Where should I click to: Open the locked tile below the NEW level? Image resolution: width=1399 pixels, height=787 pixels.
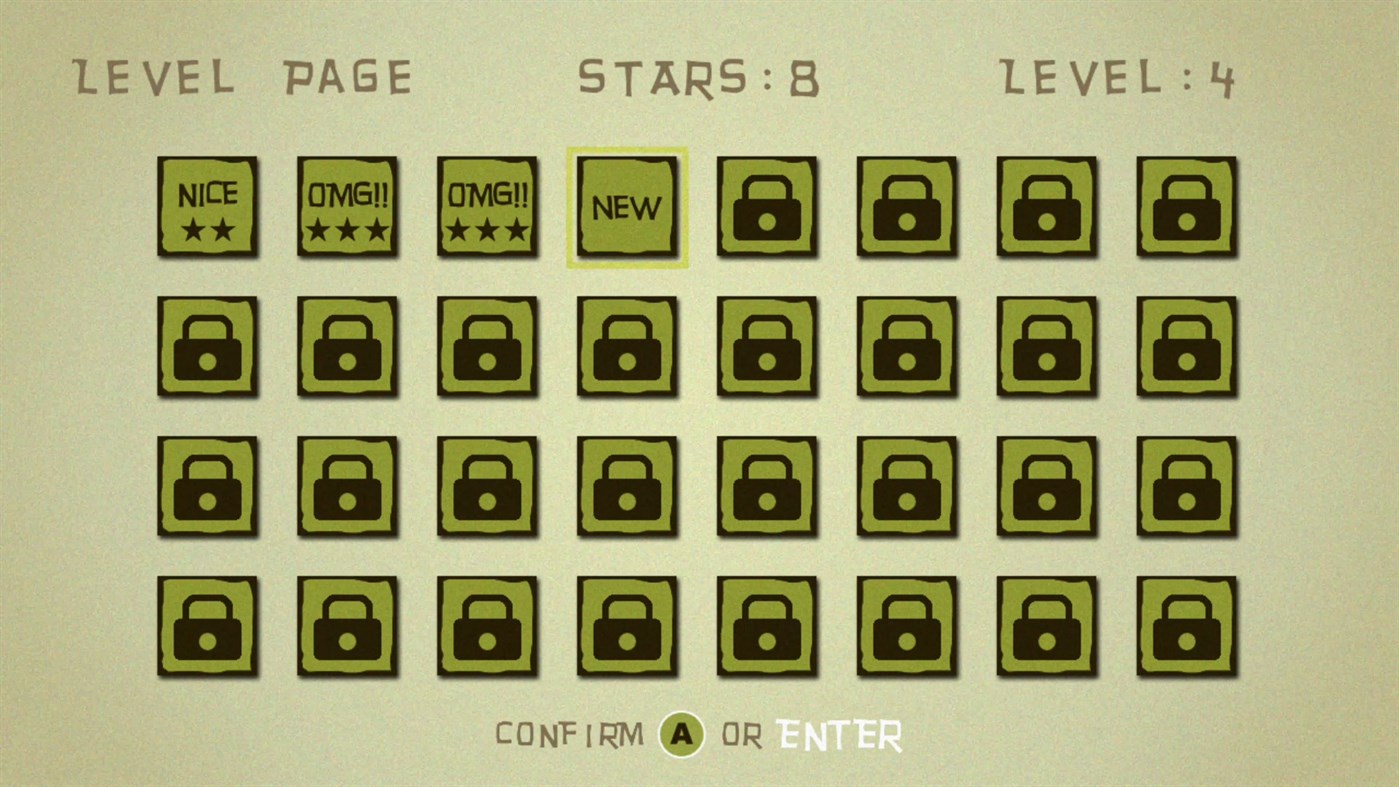click(x=627, y=346)
